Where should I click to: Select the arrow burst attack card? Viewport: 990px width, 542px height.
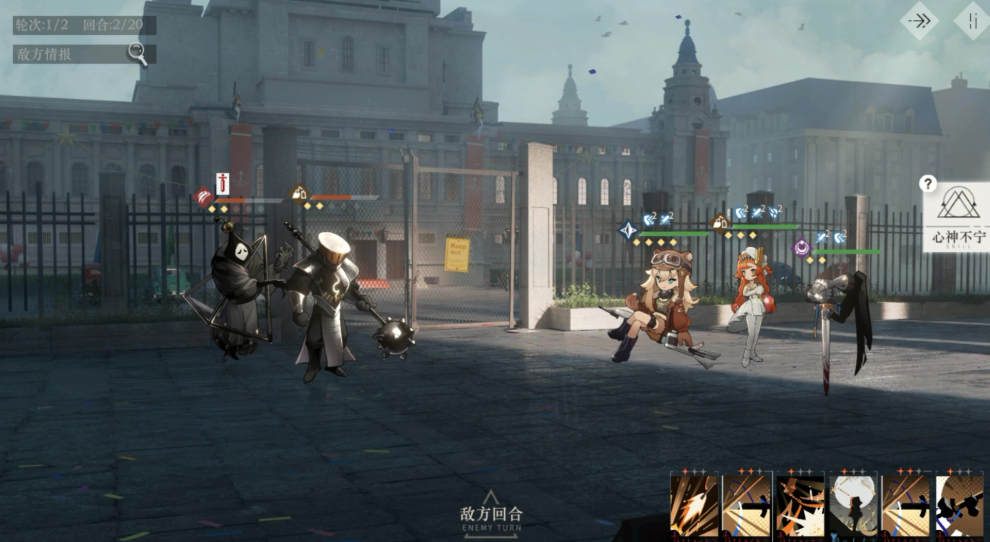click(x=695, y=504)
